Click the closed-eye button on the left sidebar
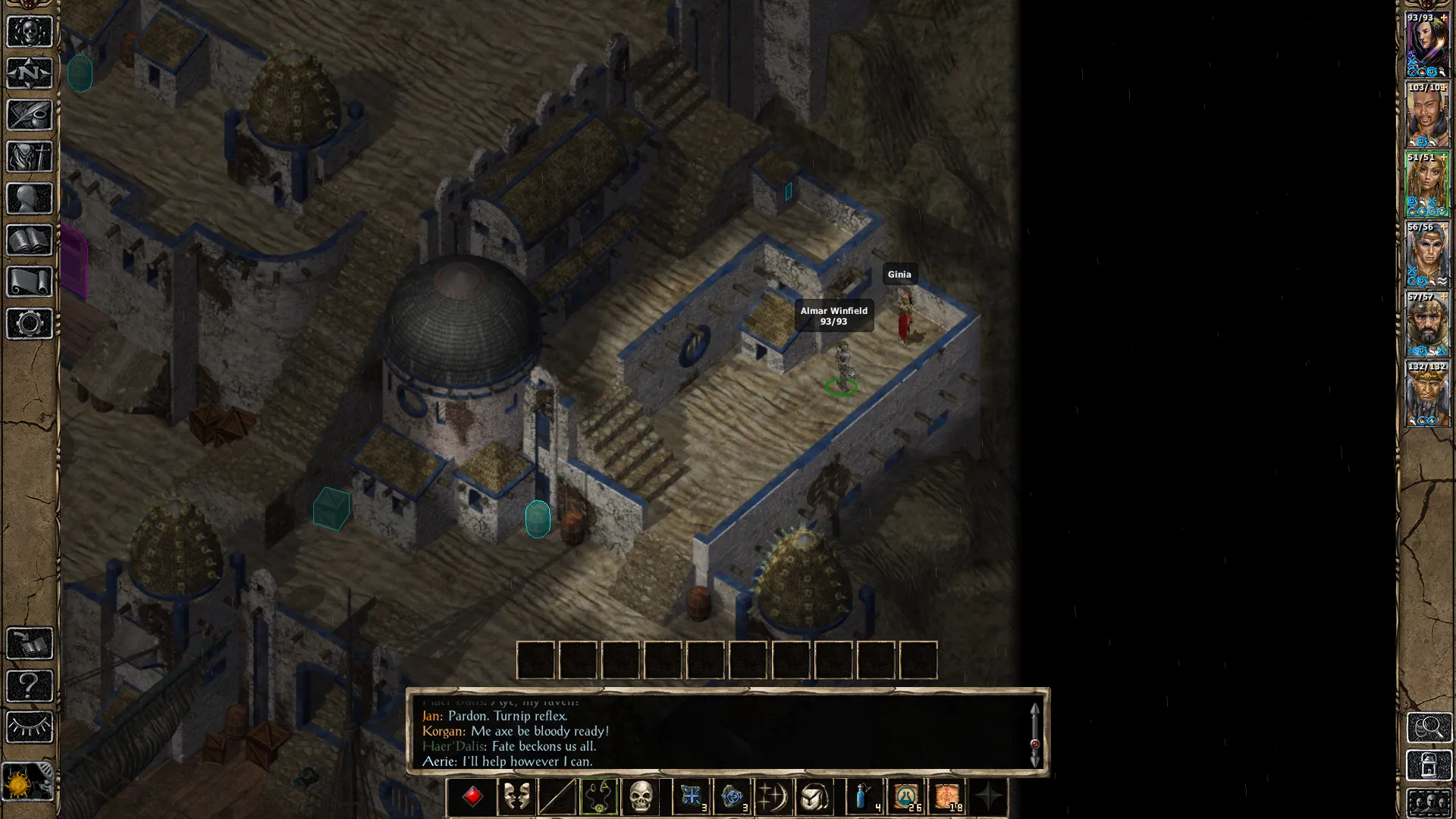The height and width of the screenshot is (819, 1456). tap(30, 727)
